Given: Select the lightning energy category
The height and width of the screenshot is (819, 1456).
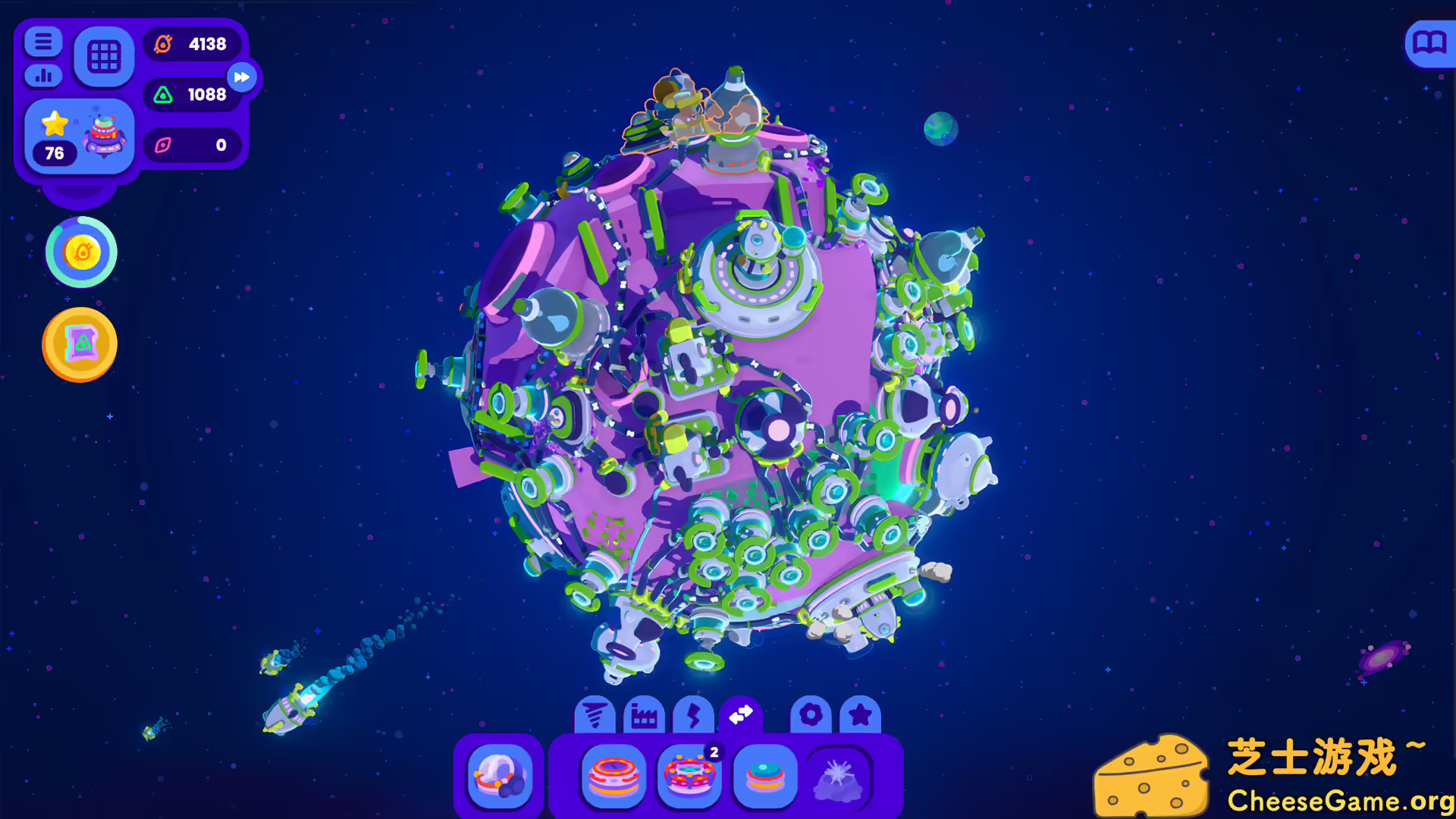Looking at the screenshot, I should pos(692,714).
